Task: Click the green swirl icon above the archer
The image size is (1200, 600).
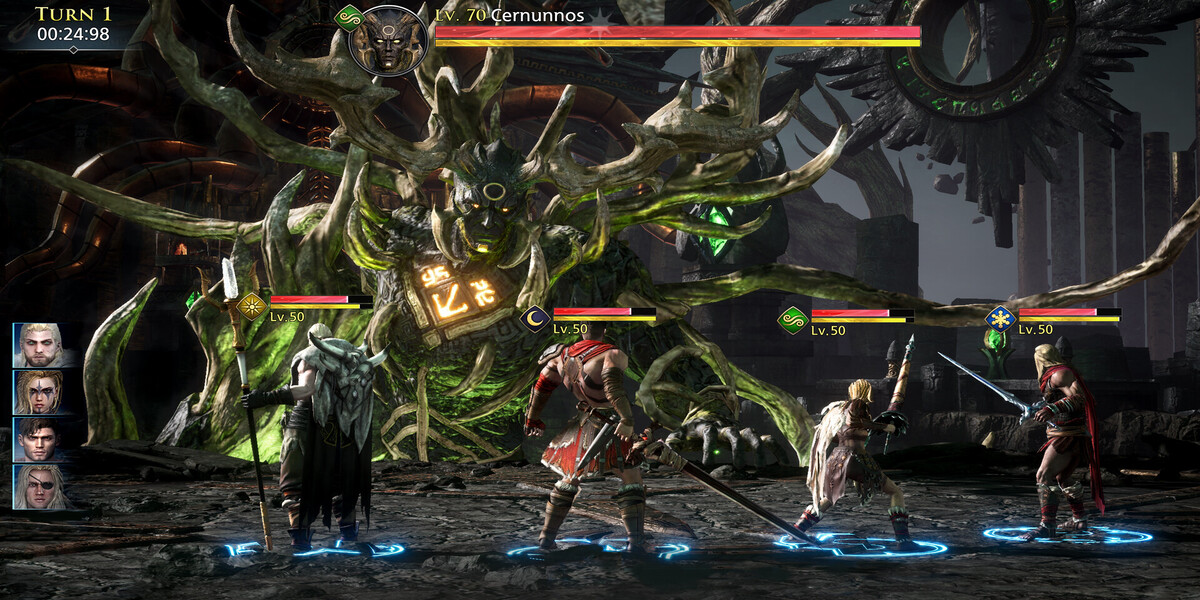Action: [793, 320]
